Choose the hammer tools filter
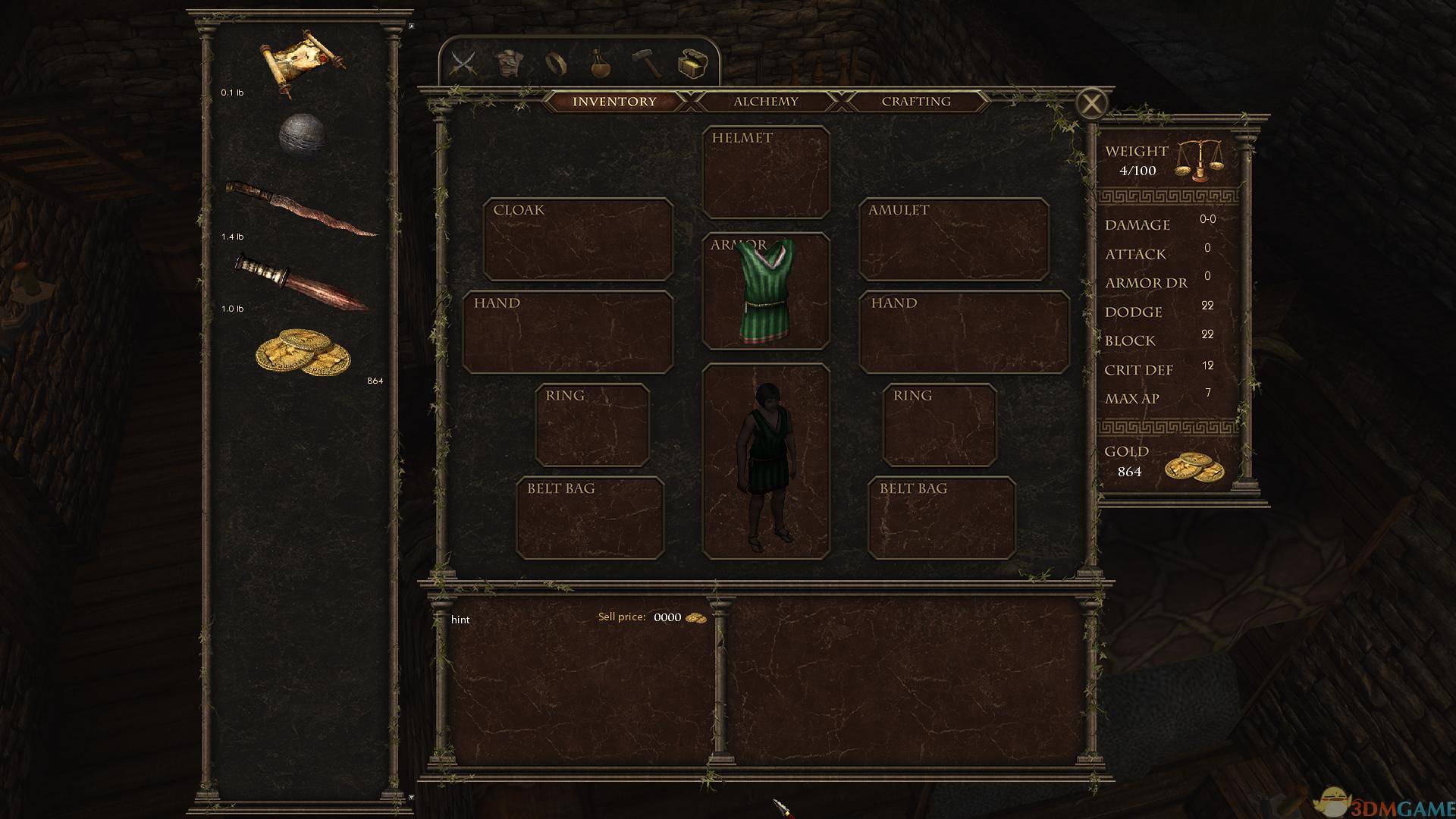Screen dimensions: 1456x819 click(x=647, y=64)
